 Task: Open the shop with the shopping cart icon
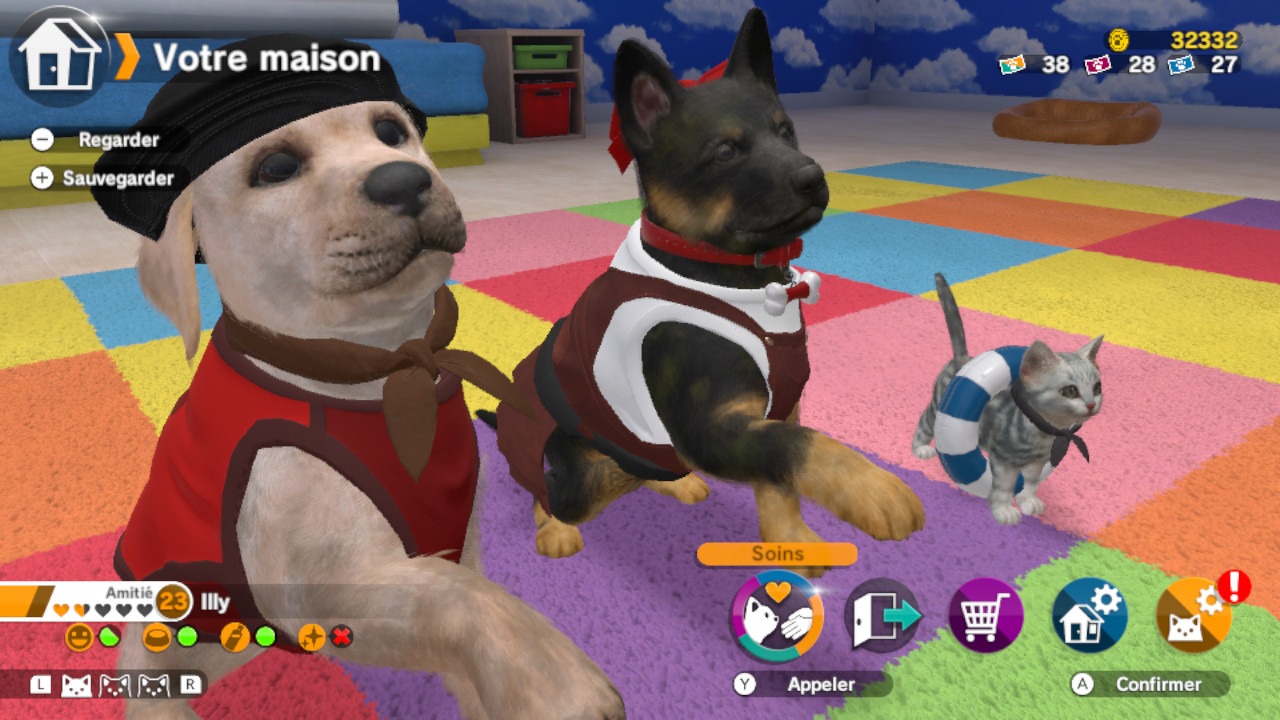[985, 616]
